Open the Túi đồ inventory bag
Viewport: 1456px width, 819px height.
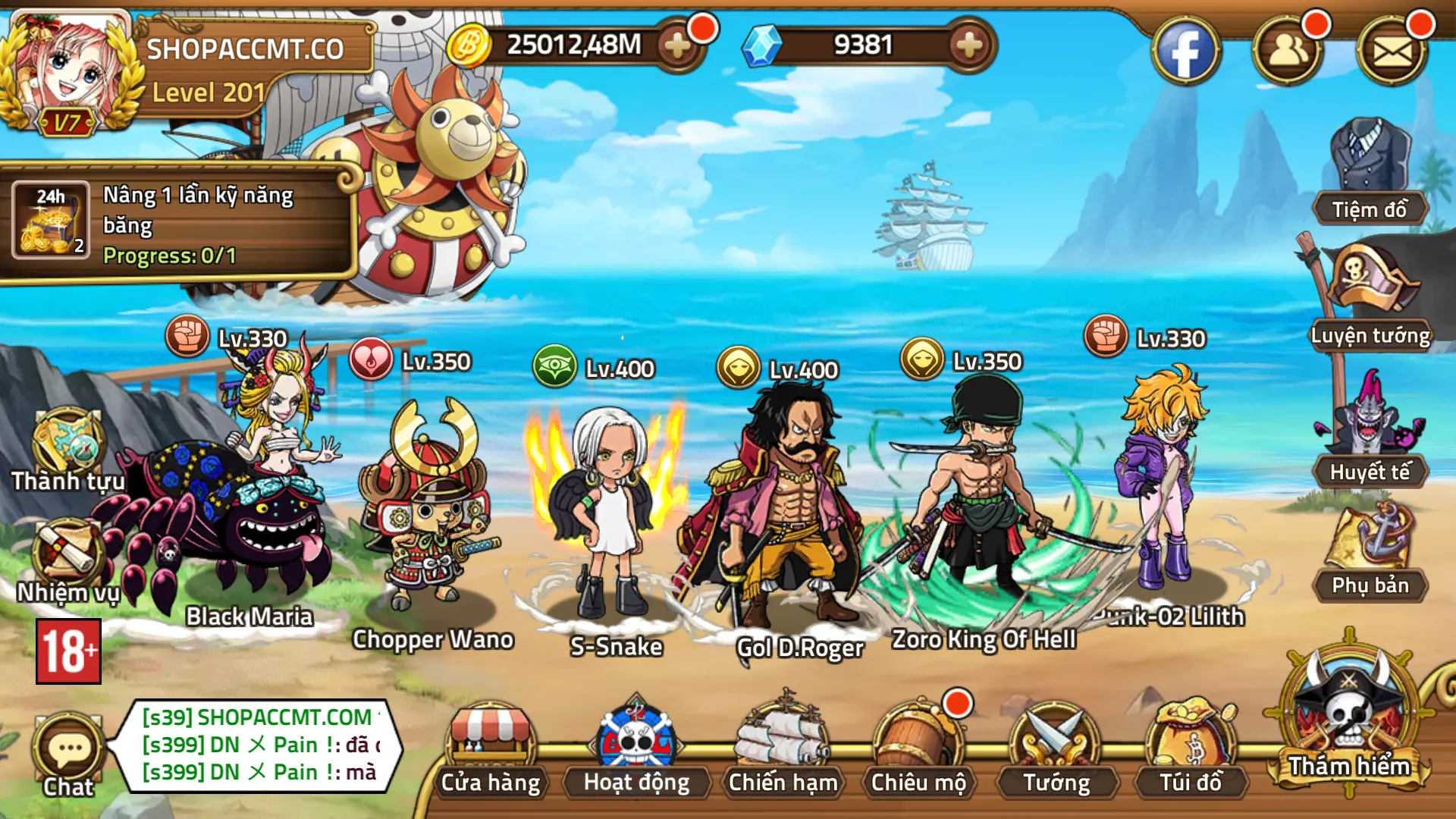[1191, 751]
